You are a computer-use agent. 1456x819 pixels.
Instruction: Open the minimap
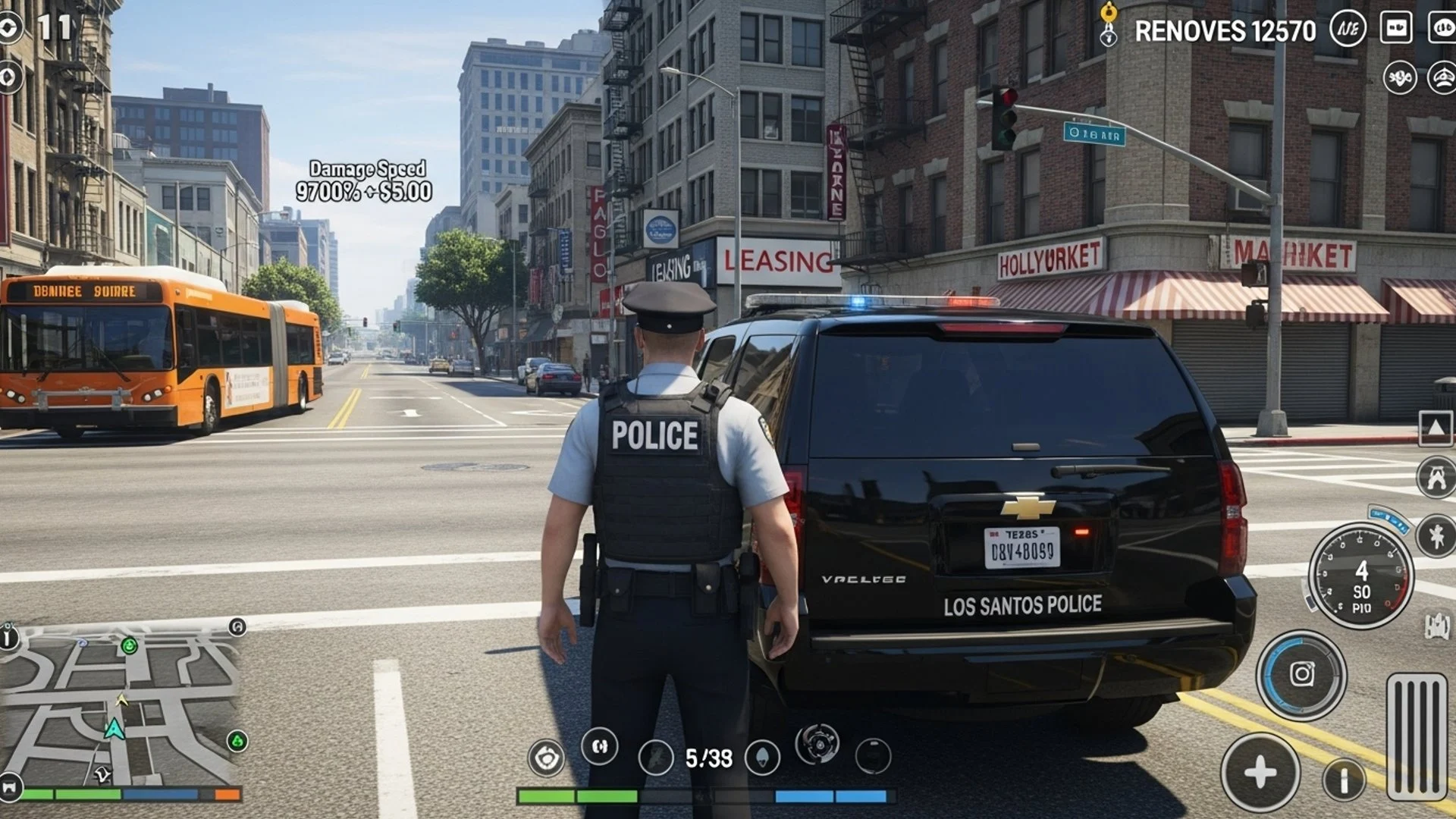point(121,705)
